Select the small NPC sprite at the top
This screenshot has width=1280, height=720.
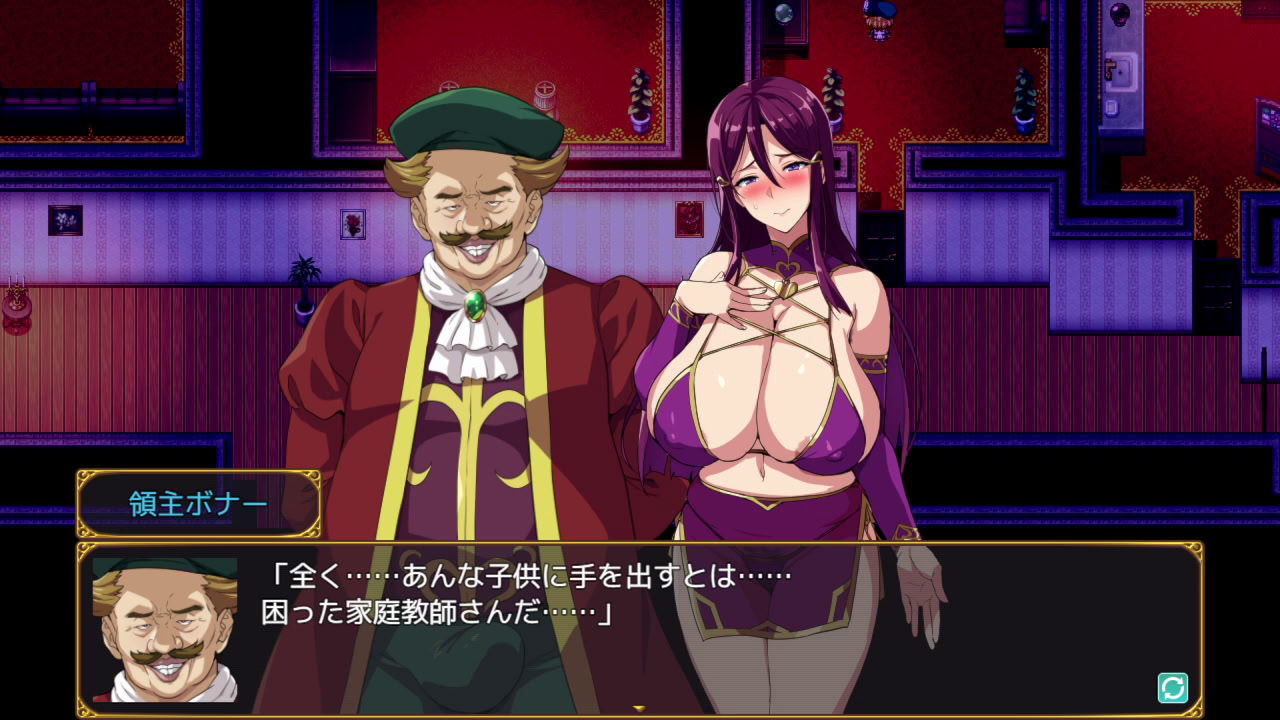(876, 20)
